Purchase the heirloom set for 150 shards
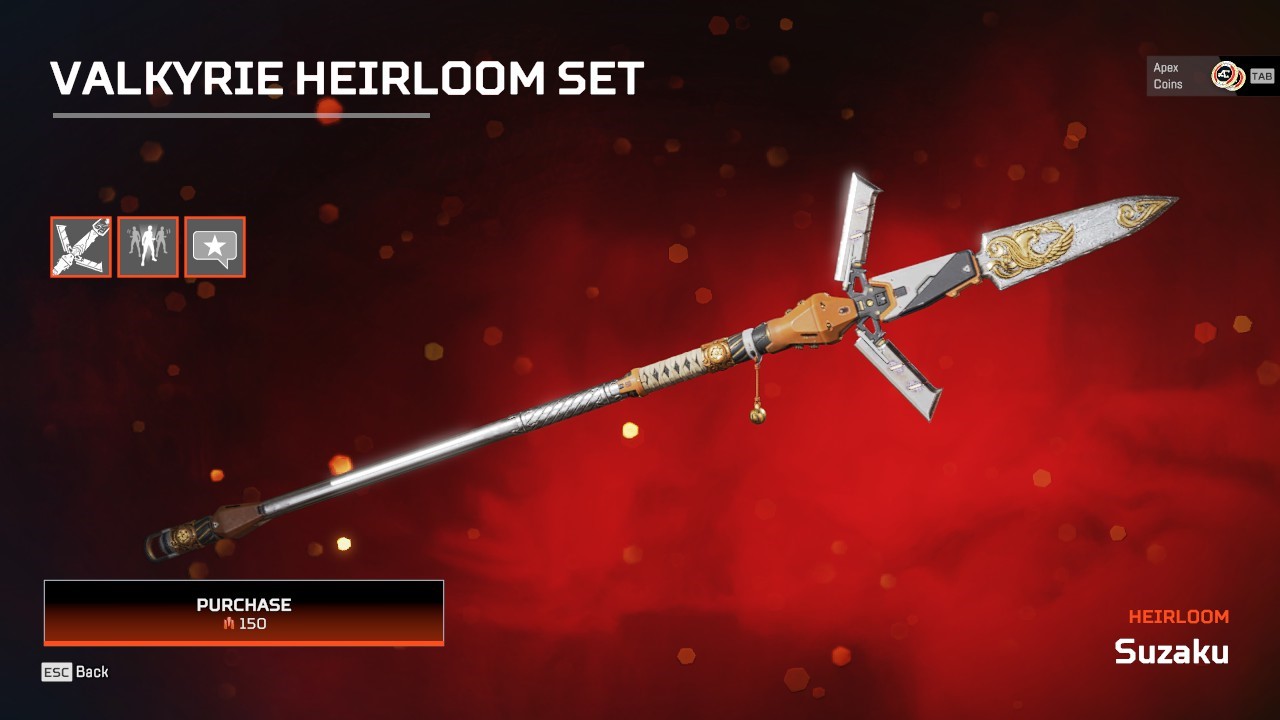Screen dimensions: 1280x720 (x=242, y=612)
